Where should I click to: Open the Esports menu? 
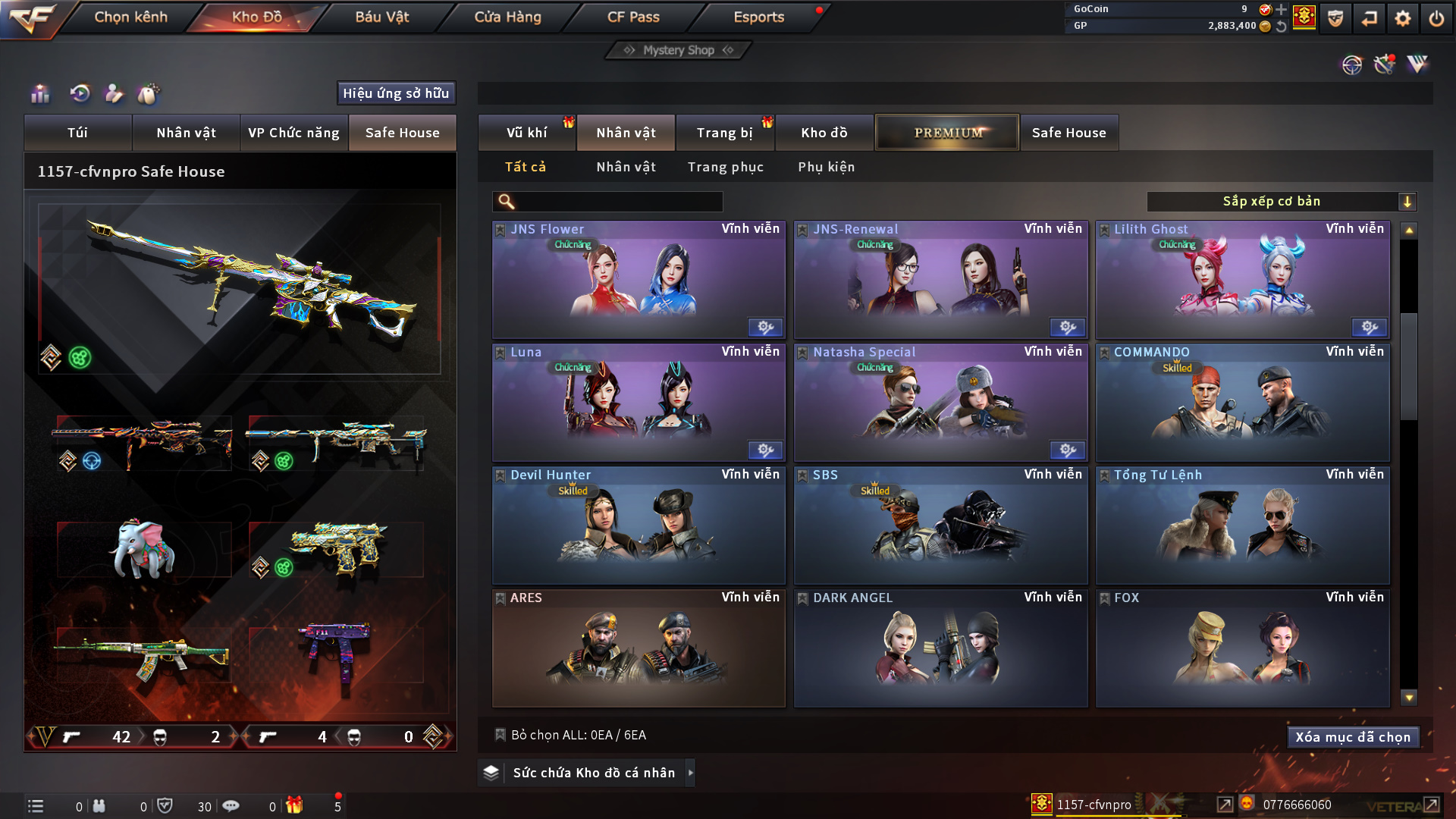coord(758,17)
